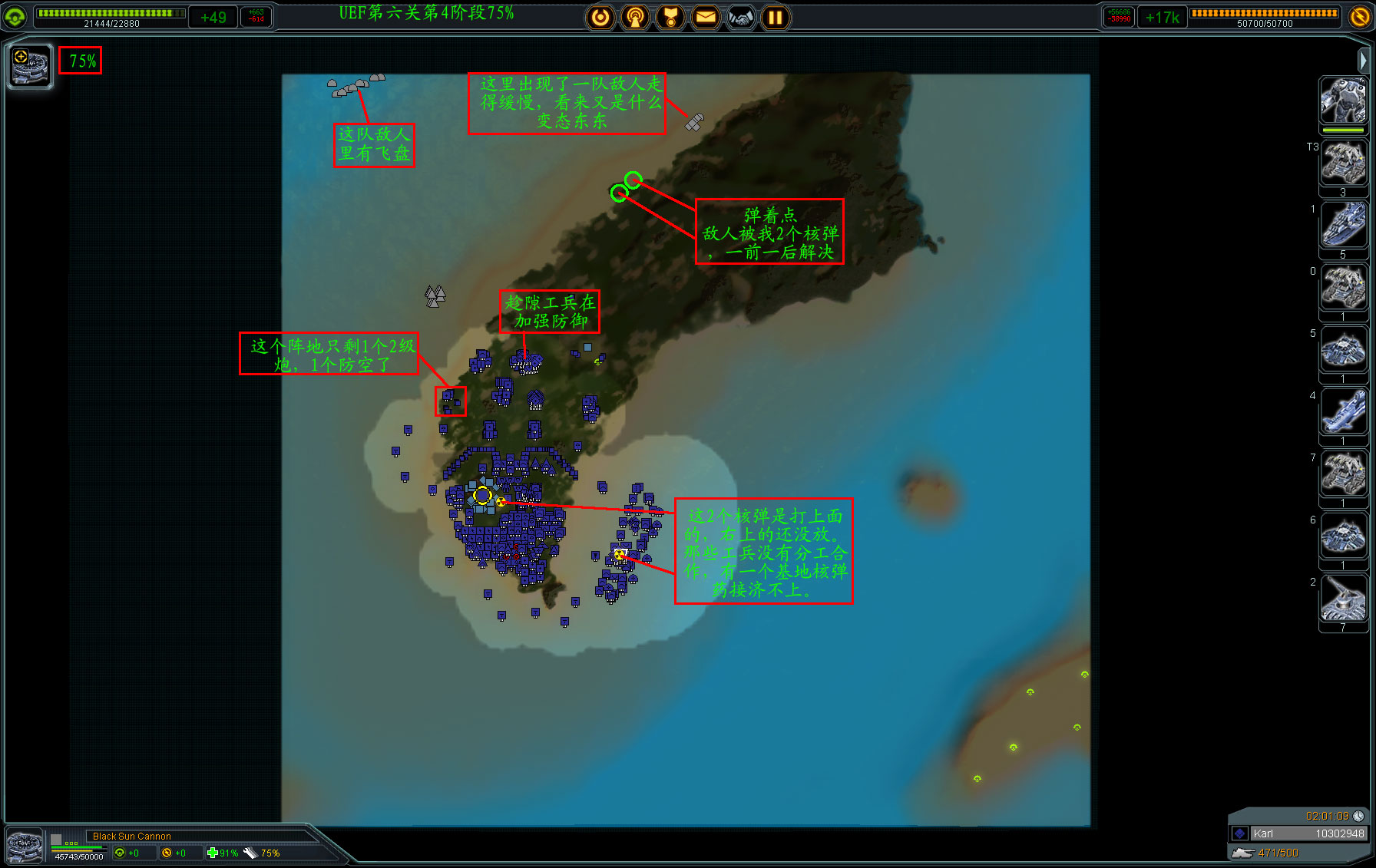The height and width of the screenshot is (868, 1376).
Task: Collapse the unit group side panel arrow
Action: tap(1363, 60)
